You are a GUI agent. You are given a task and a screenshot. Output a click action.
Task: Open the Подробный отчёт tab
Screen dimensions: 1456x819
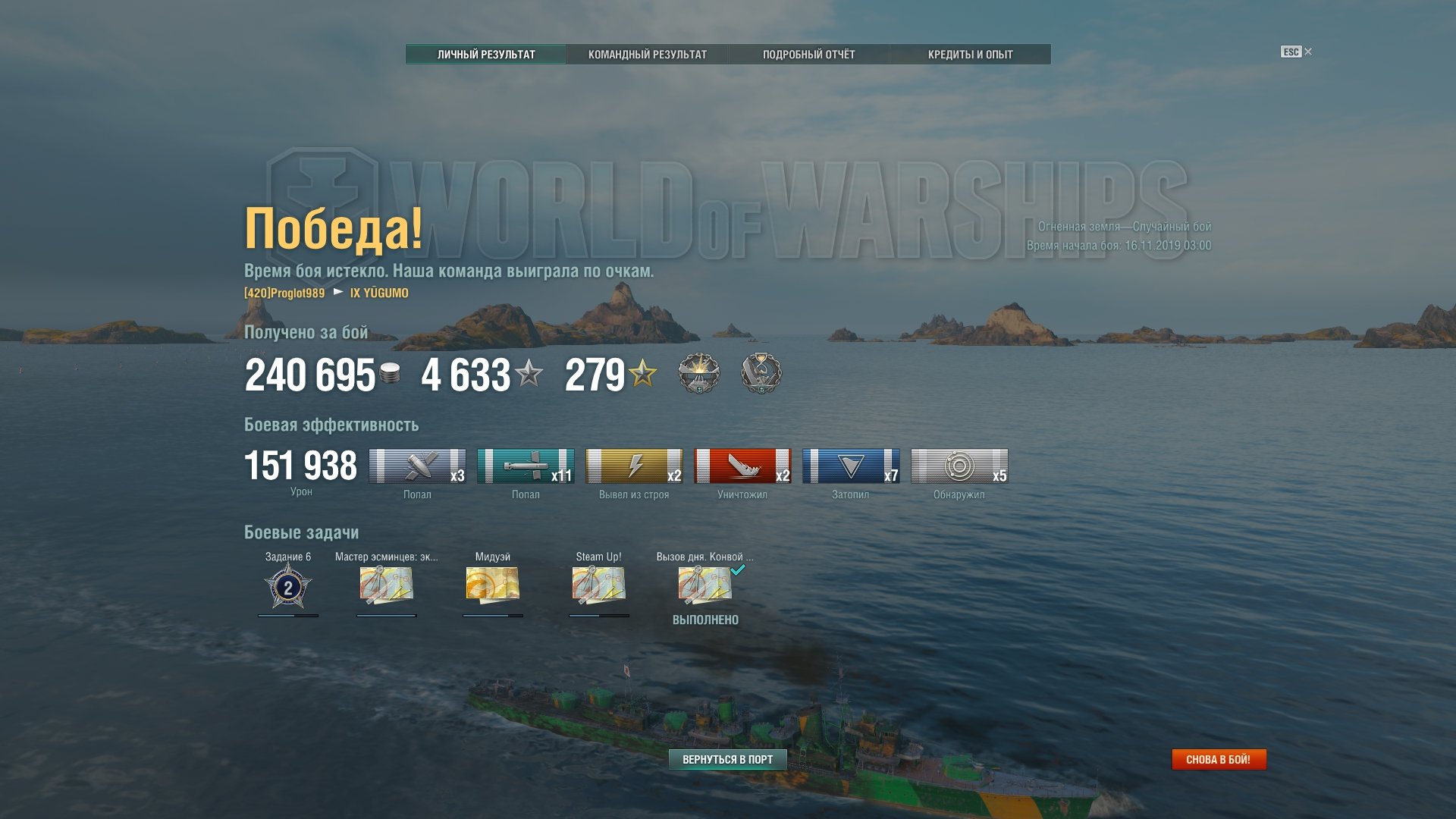(x=808, y=55)
